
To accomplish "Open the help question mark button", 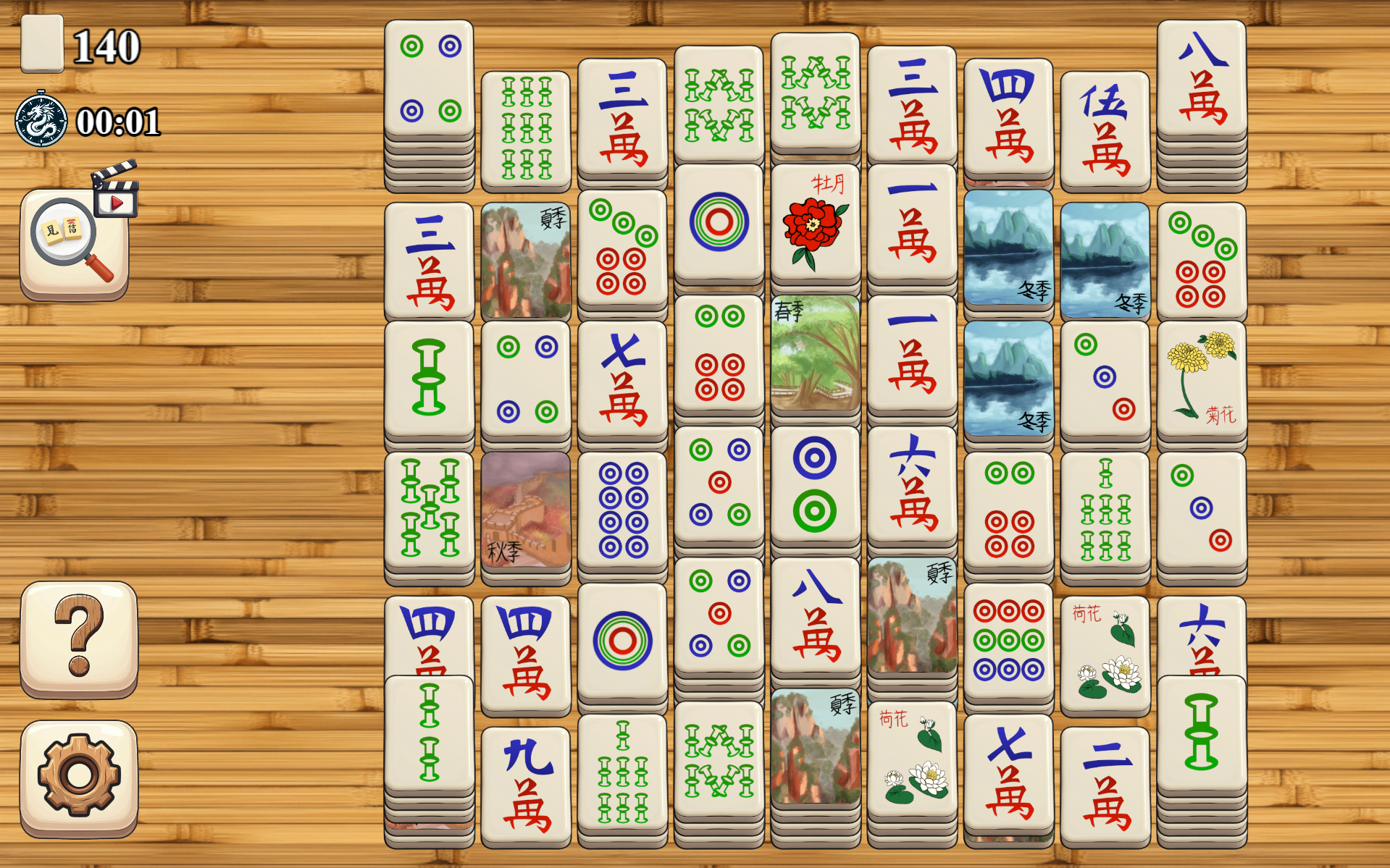I will (x=78, y=637).
